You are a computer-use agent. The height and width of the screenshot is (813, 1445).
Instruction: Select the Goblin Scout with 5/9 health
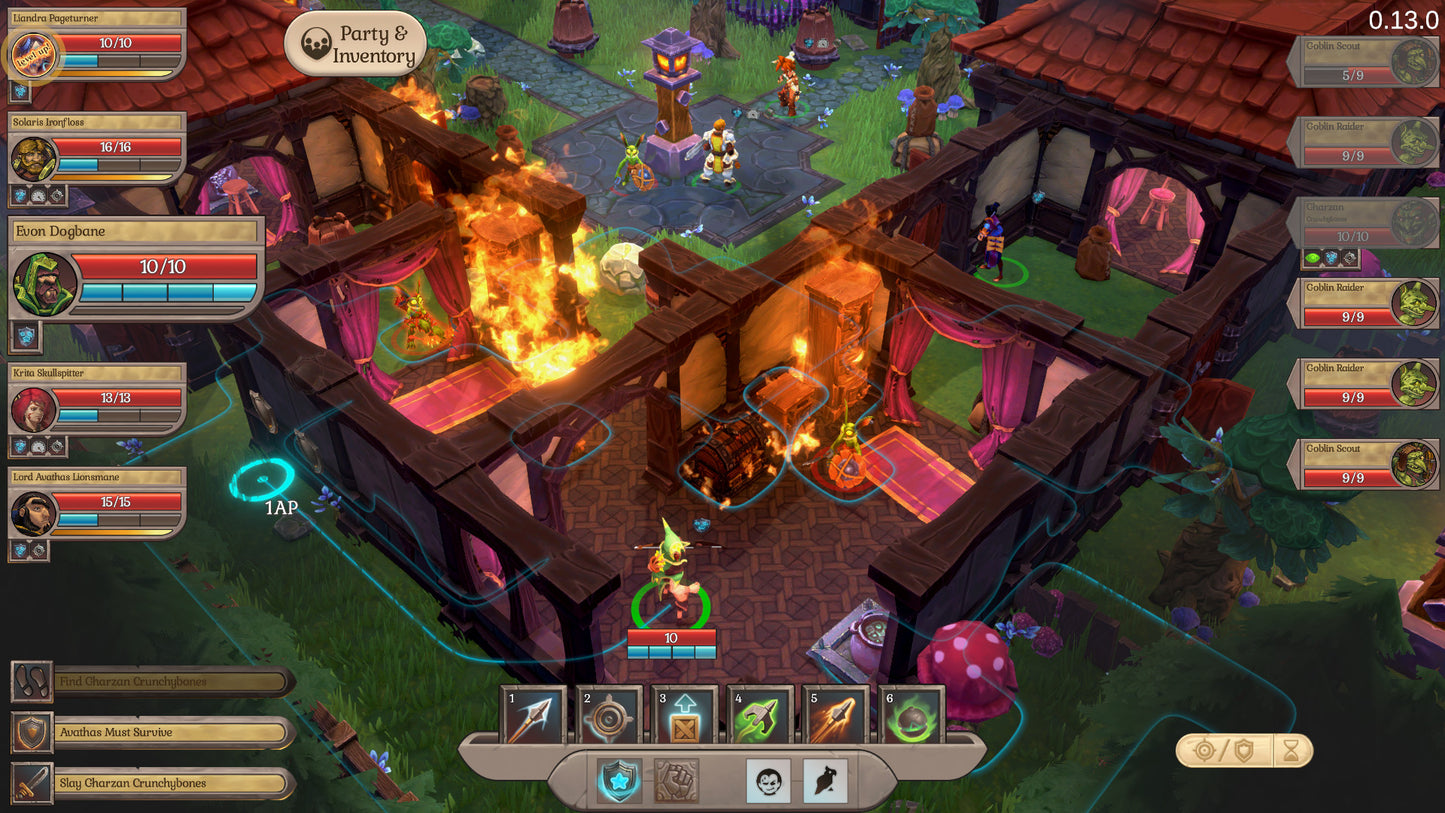point(1364,62)
